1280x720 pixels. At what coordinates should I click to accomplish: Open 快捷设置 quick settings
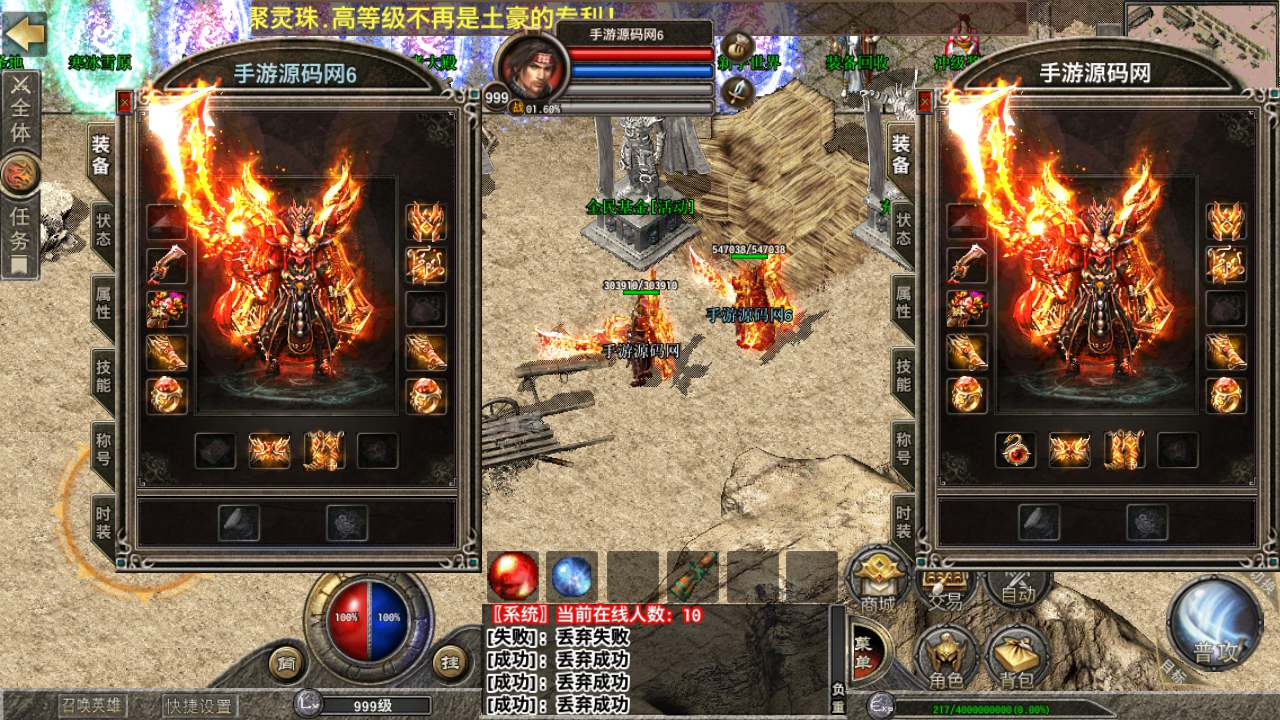[199, 706]
